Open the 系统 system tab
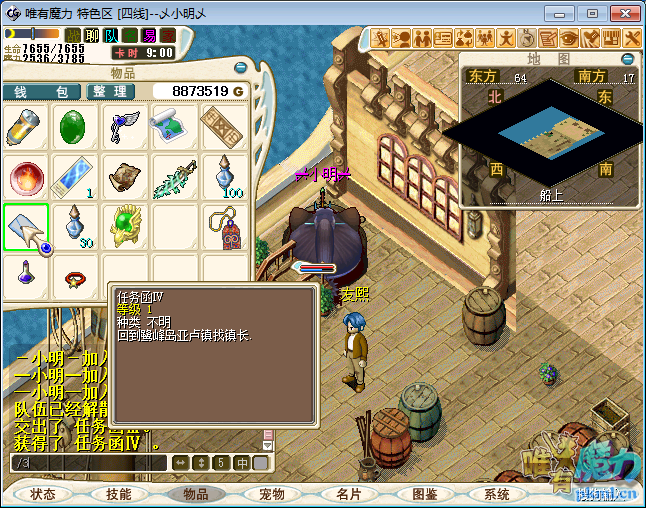The height and width of the screenshot is (508, 646). point(497,494)
